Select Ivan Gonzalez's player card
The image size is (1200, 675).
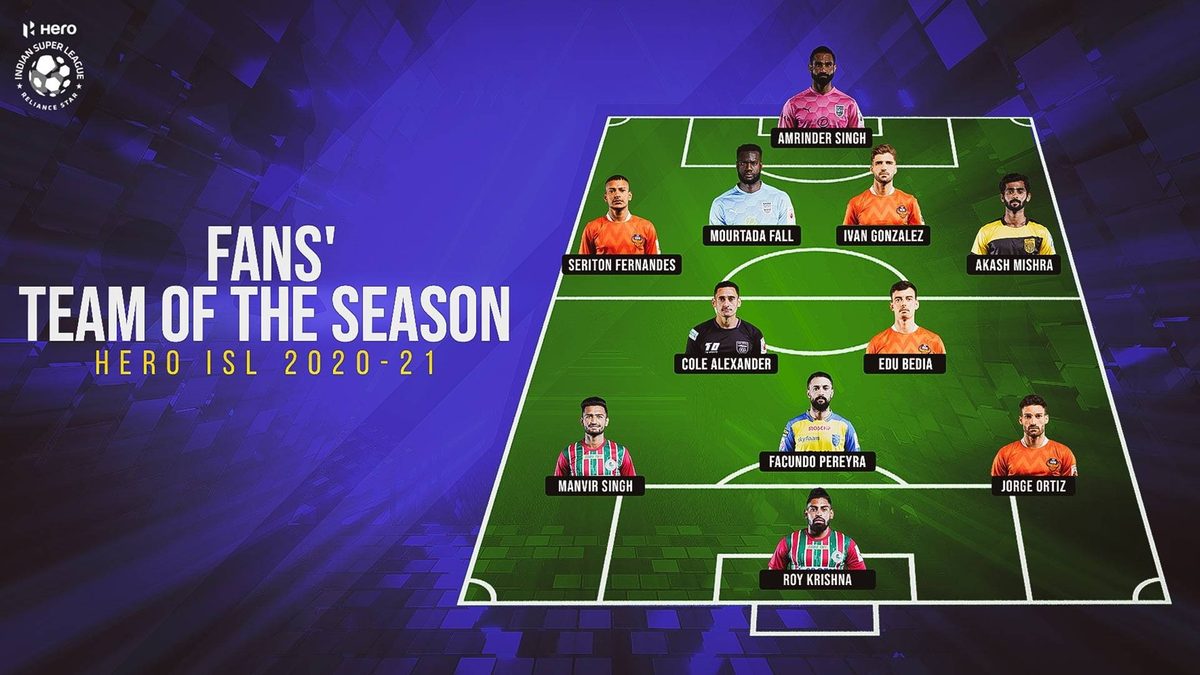point(883,200)
